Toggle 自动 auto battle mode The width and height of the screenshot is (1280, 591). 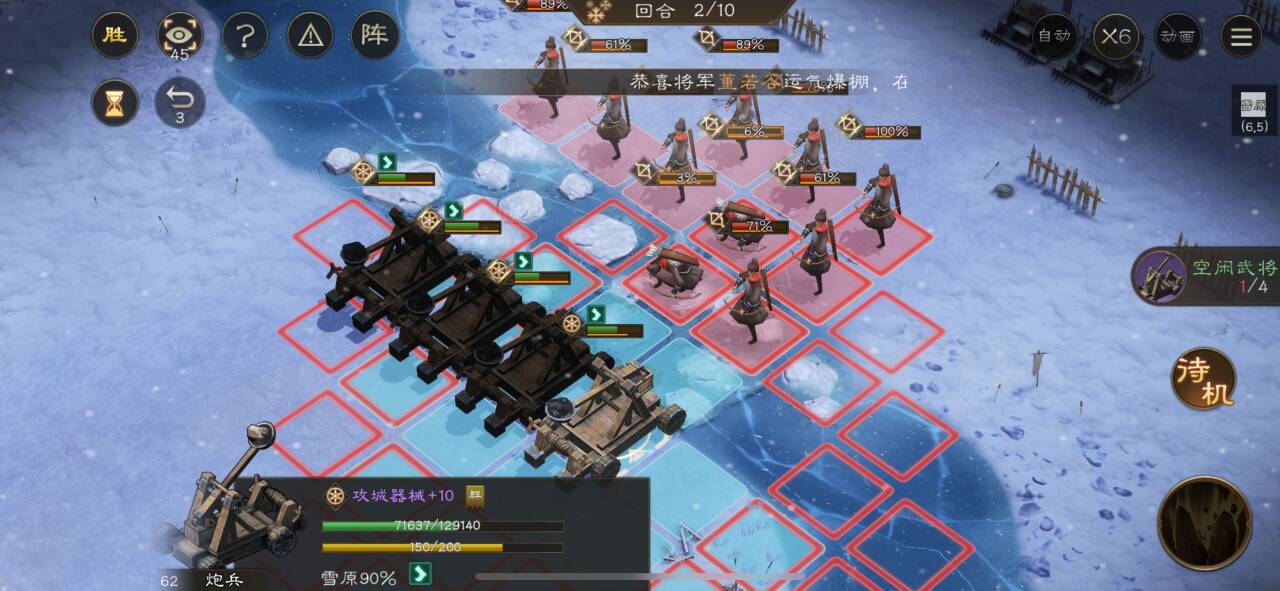[1054, 36]
